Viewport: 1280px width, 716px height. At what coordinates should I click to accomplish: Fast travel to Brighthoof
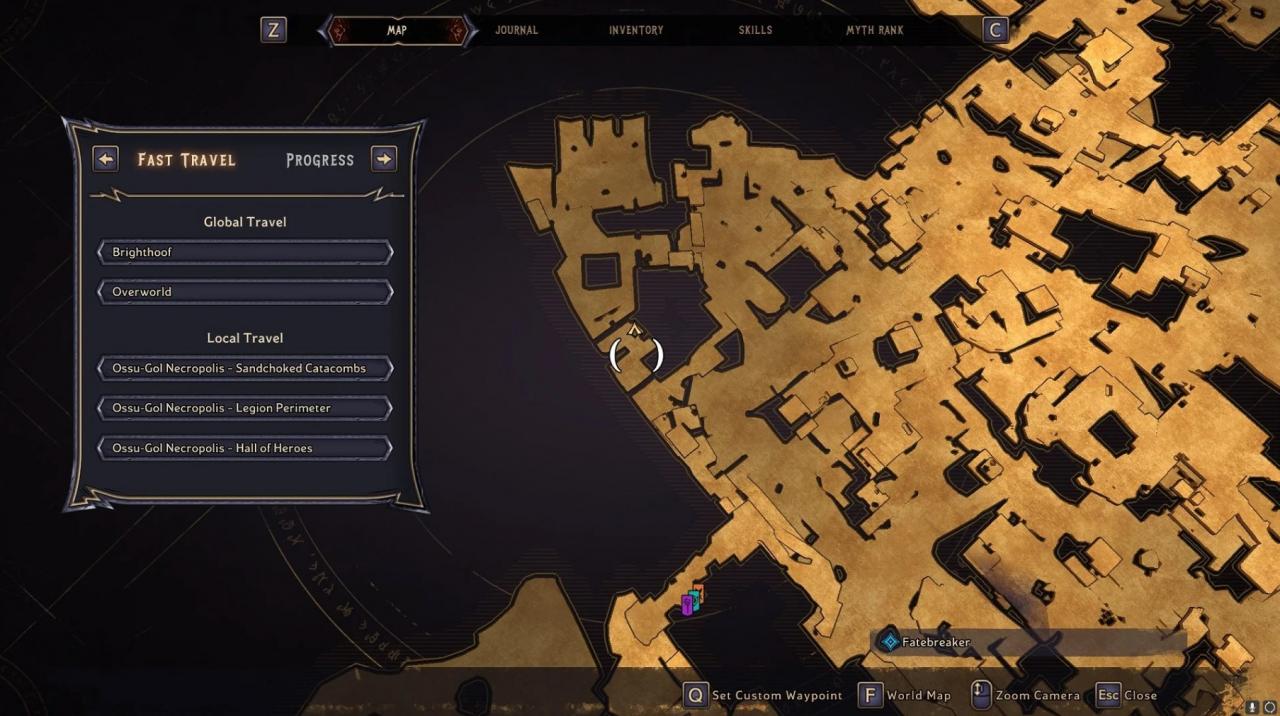[x=245, y=252]
